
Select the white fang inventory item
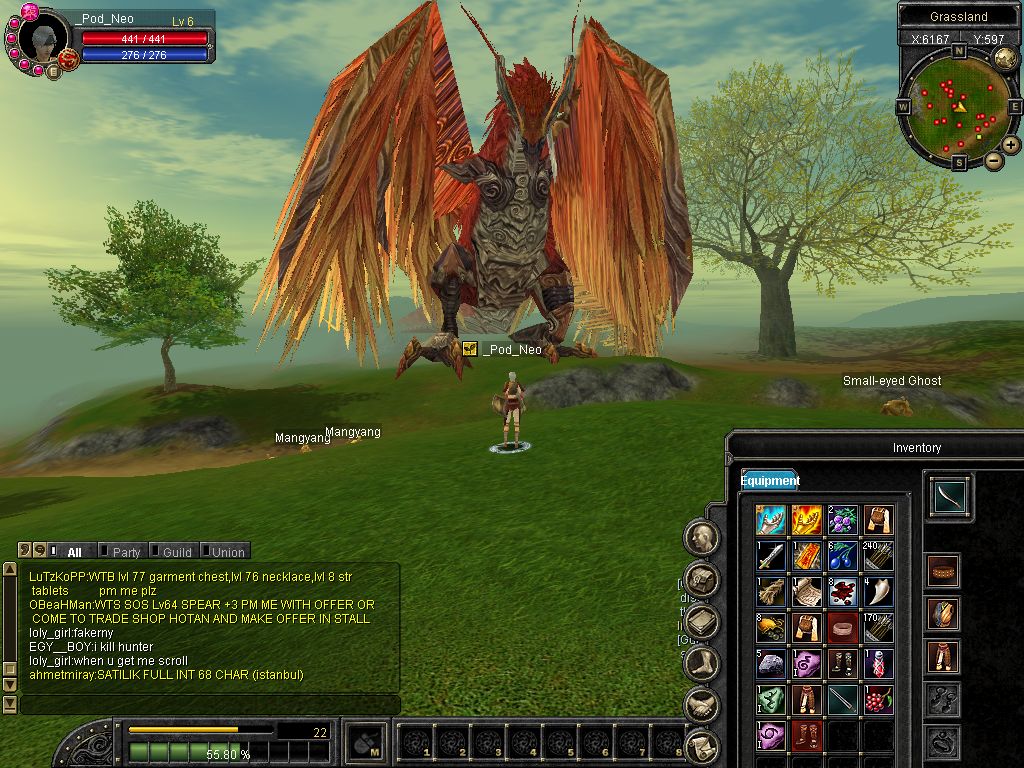coord(878,591)
